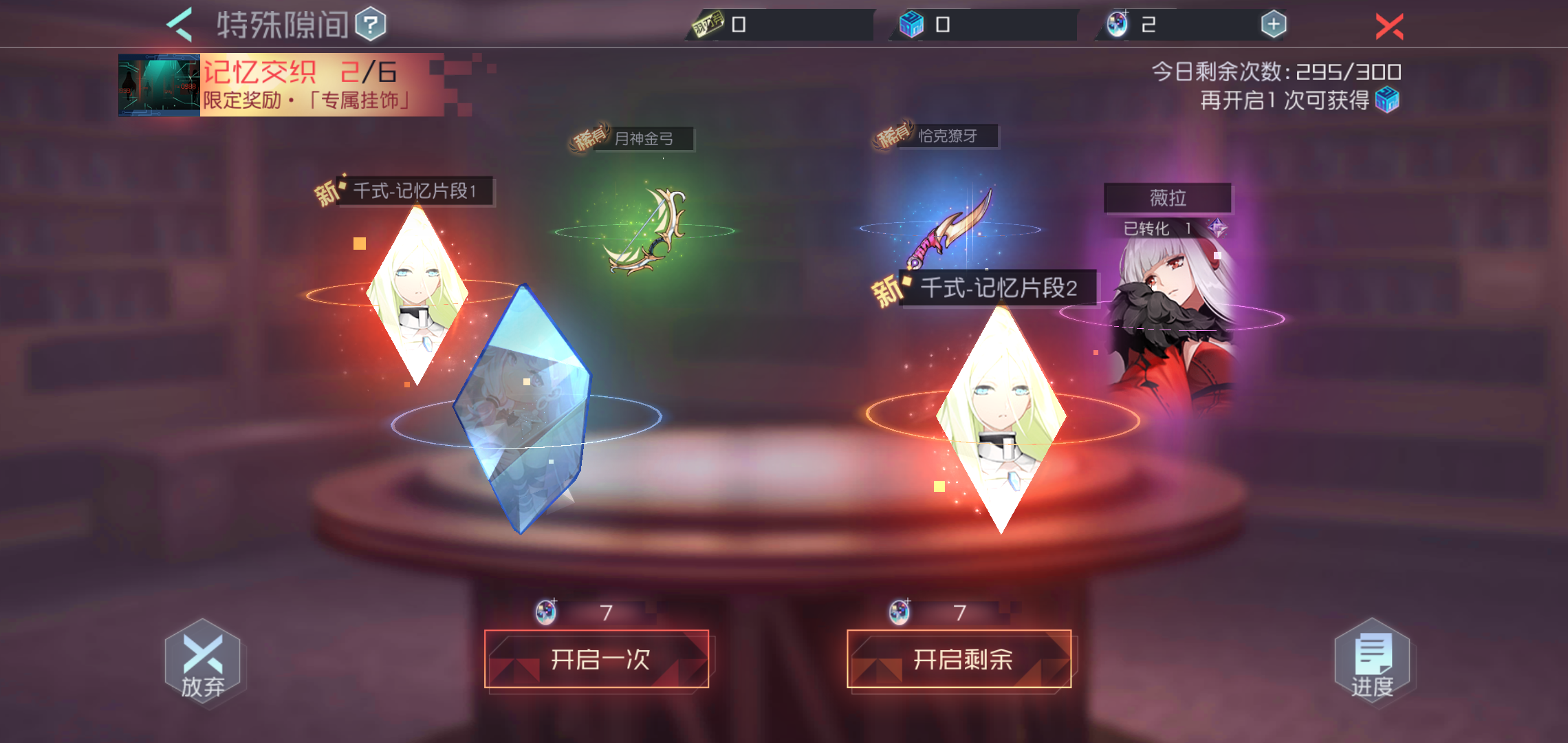Expand the 限定奖励「专属挂饰」details

coord(306,100)
